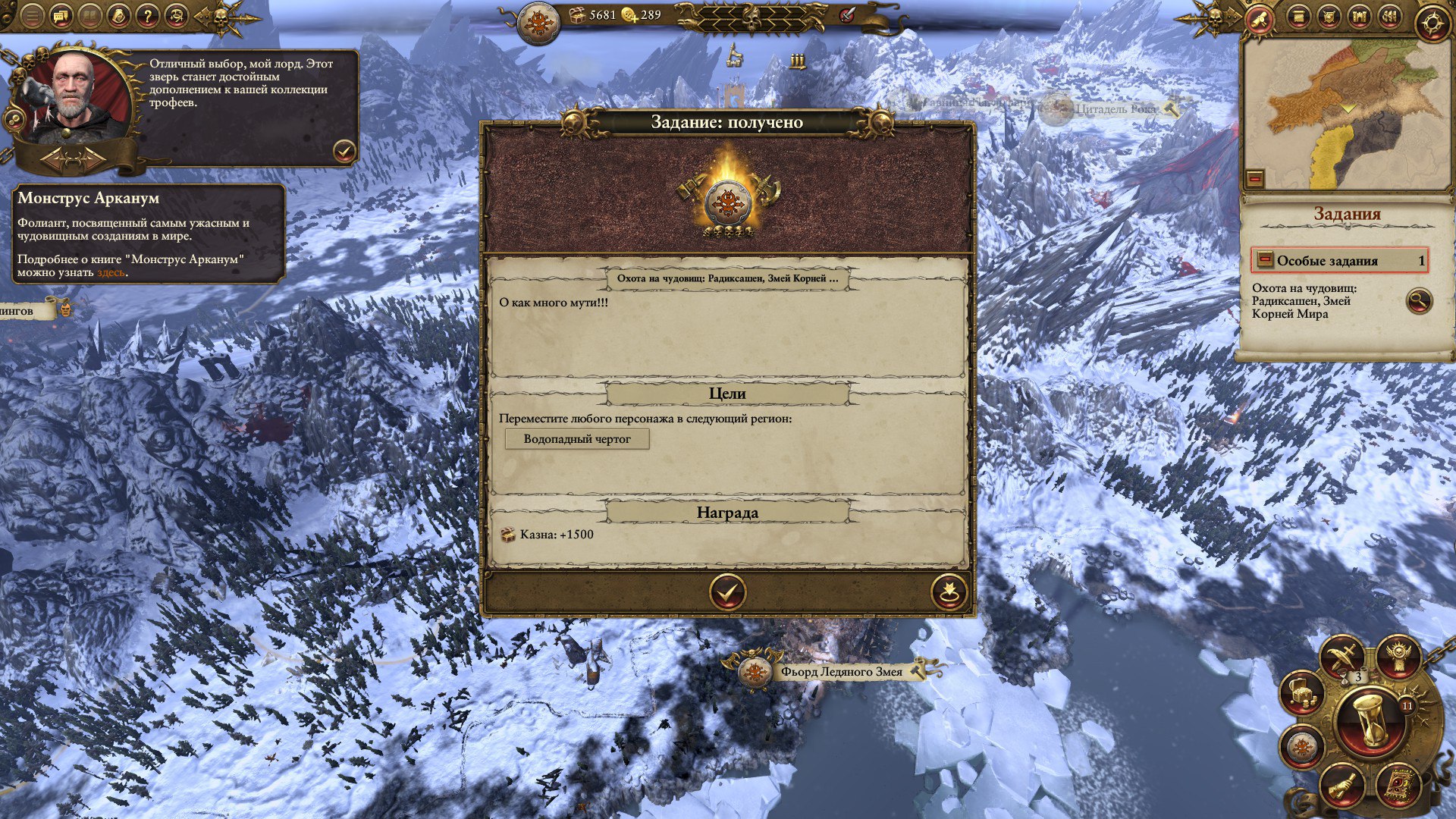Open the question mark help button
Viewport: 1456px width, 819px height.
pyautogui.click(x=148, y=15)
